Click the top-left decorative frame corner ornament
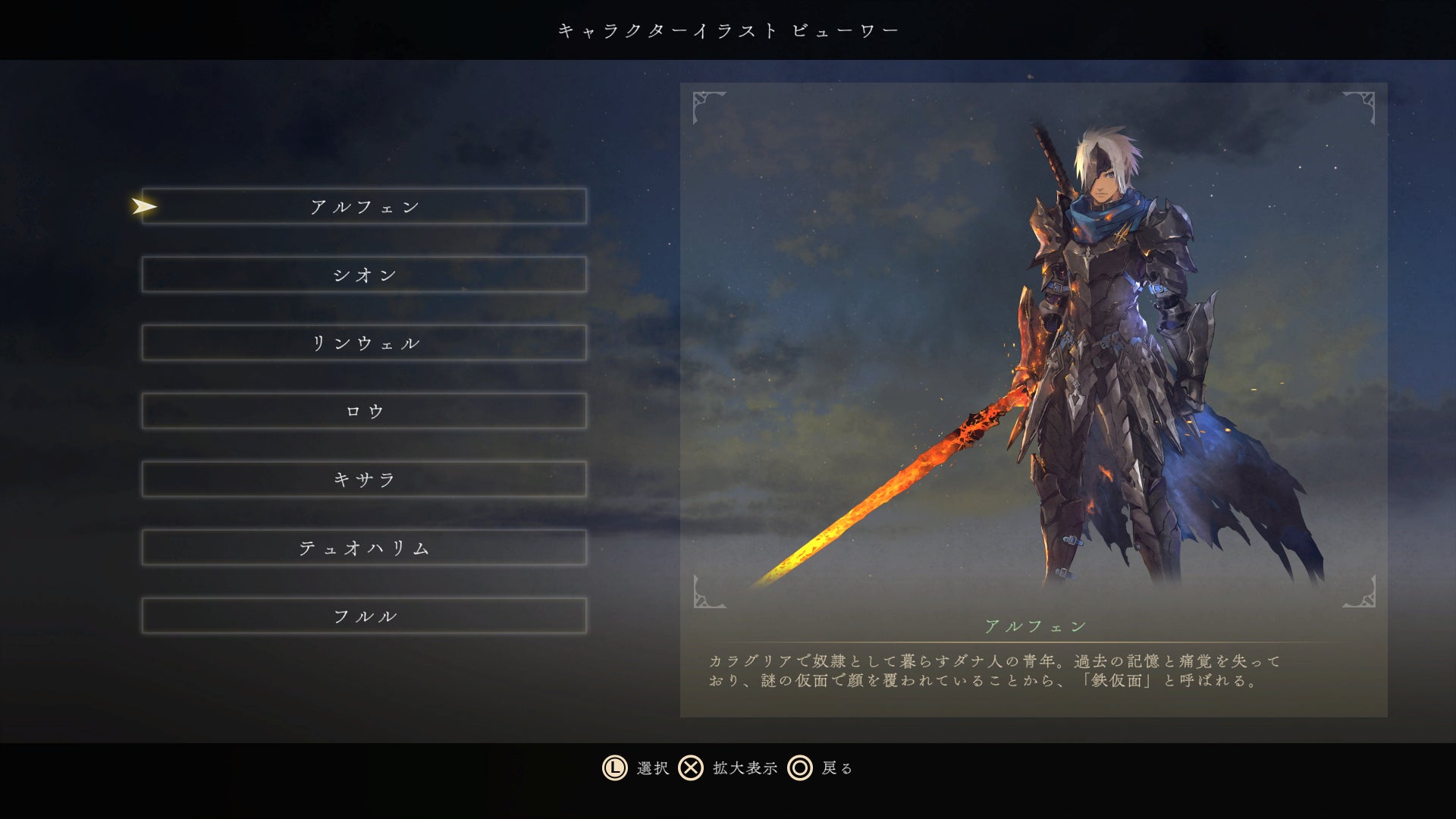 [706, 106]
